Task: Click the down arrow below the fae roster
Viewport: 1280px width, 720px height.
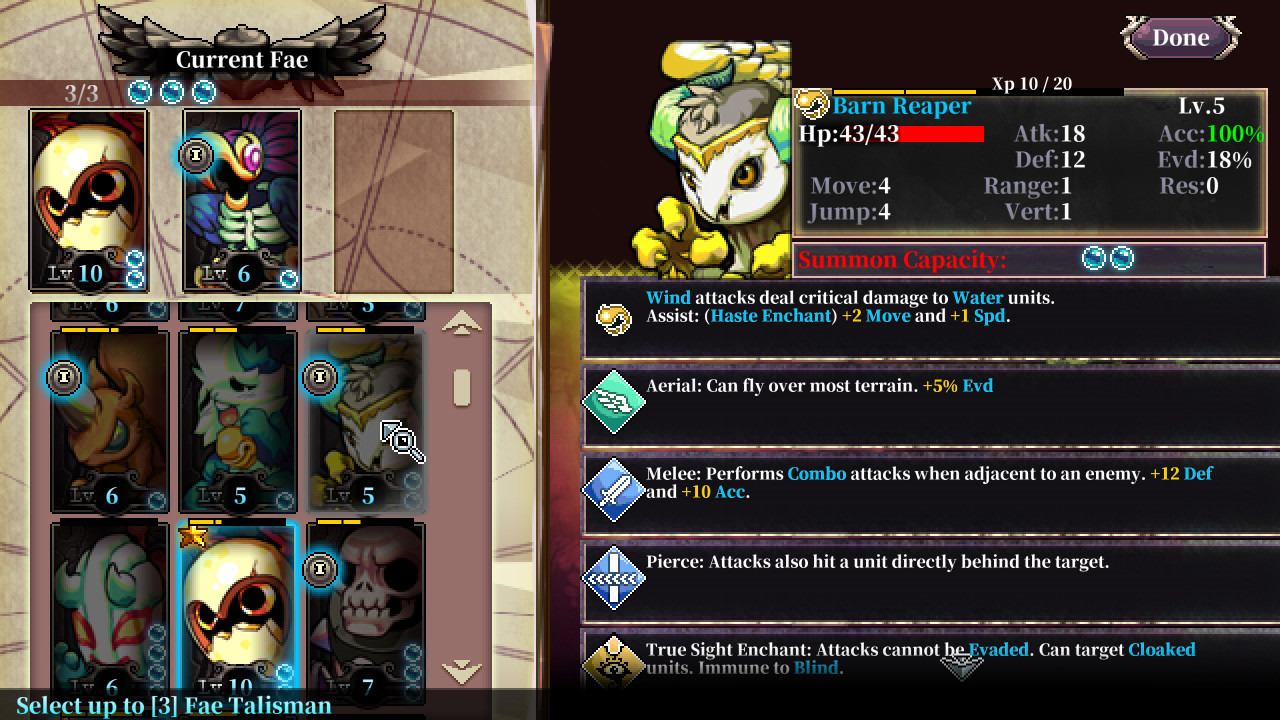Action: 463,671
